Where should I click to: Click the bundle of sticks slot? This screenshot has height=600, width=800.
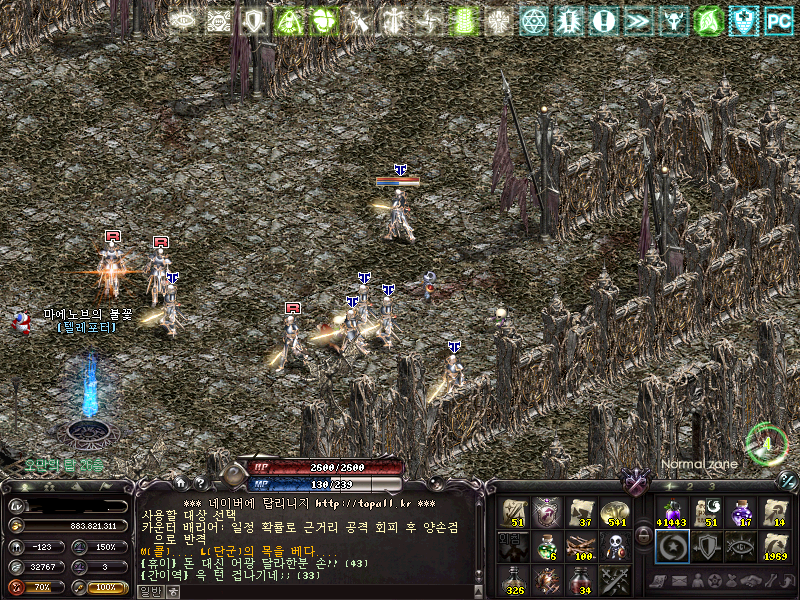(x=581, y=545)
